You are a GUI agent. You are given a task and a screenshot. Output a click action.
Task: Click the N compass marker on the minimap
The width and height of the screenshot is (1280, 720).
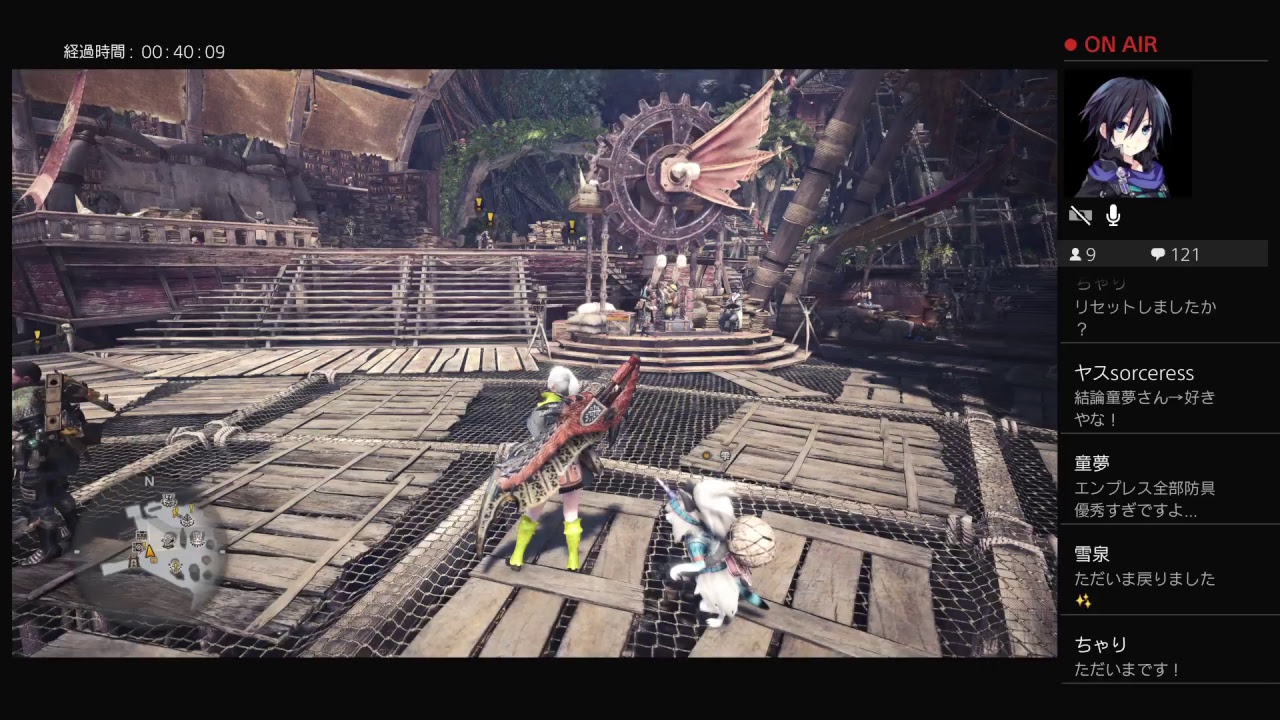point(149,481)
